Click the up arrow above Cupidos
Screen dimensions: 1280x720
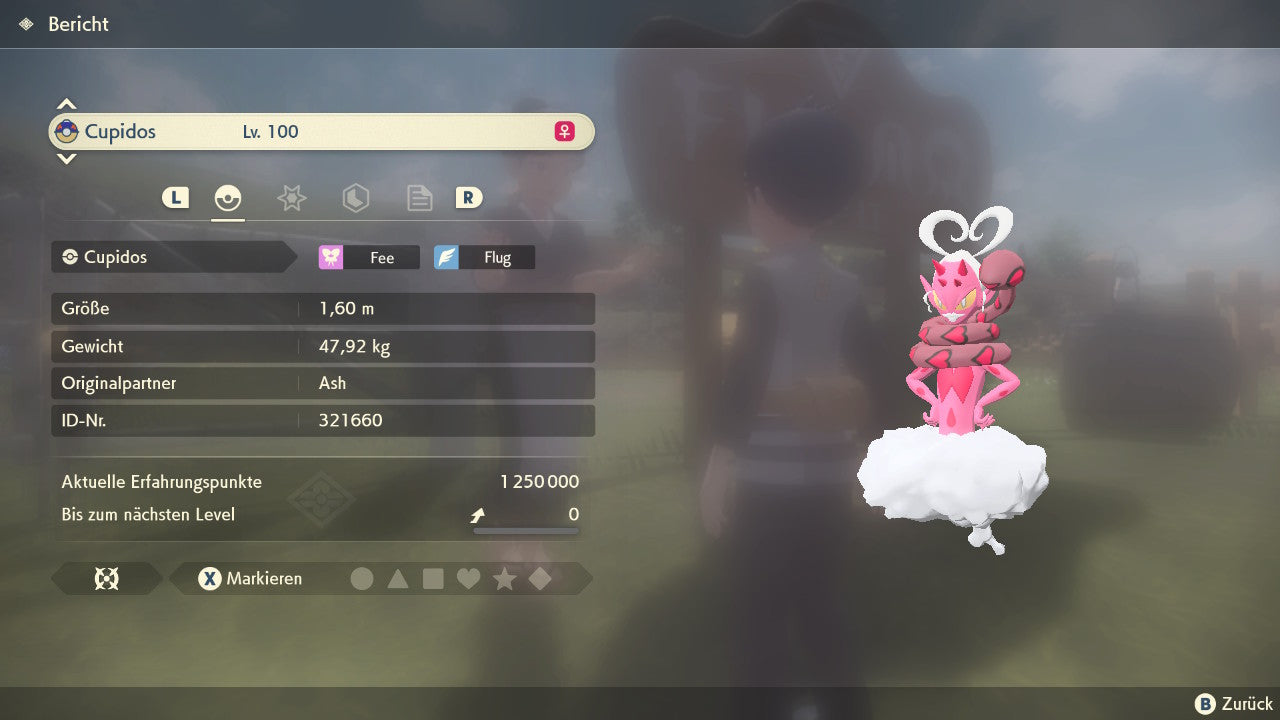pos(66,104)
